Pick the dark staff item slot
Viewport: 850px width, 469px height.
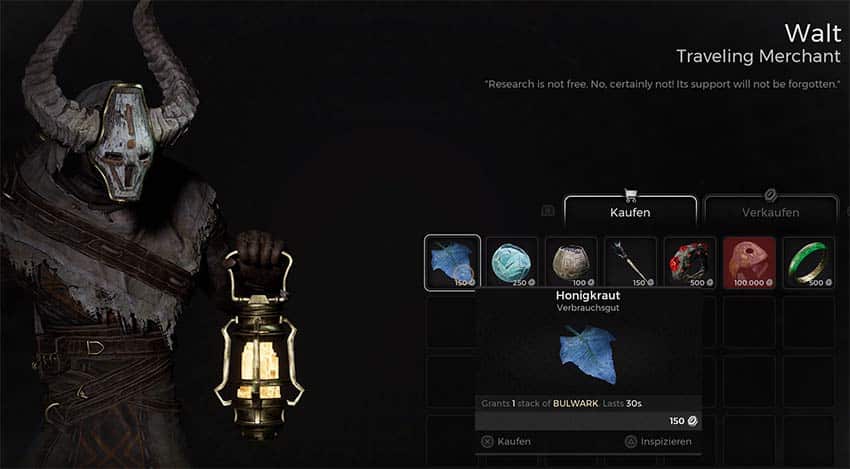(631, 262)
